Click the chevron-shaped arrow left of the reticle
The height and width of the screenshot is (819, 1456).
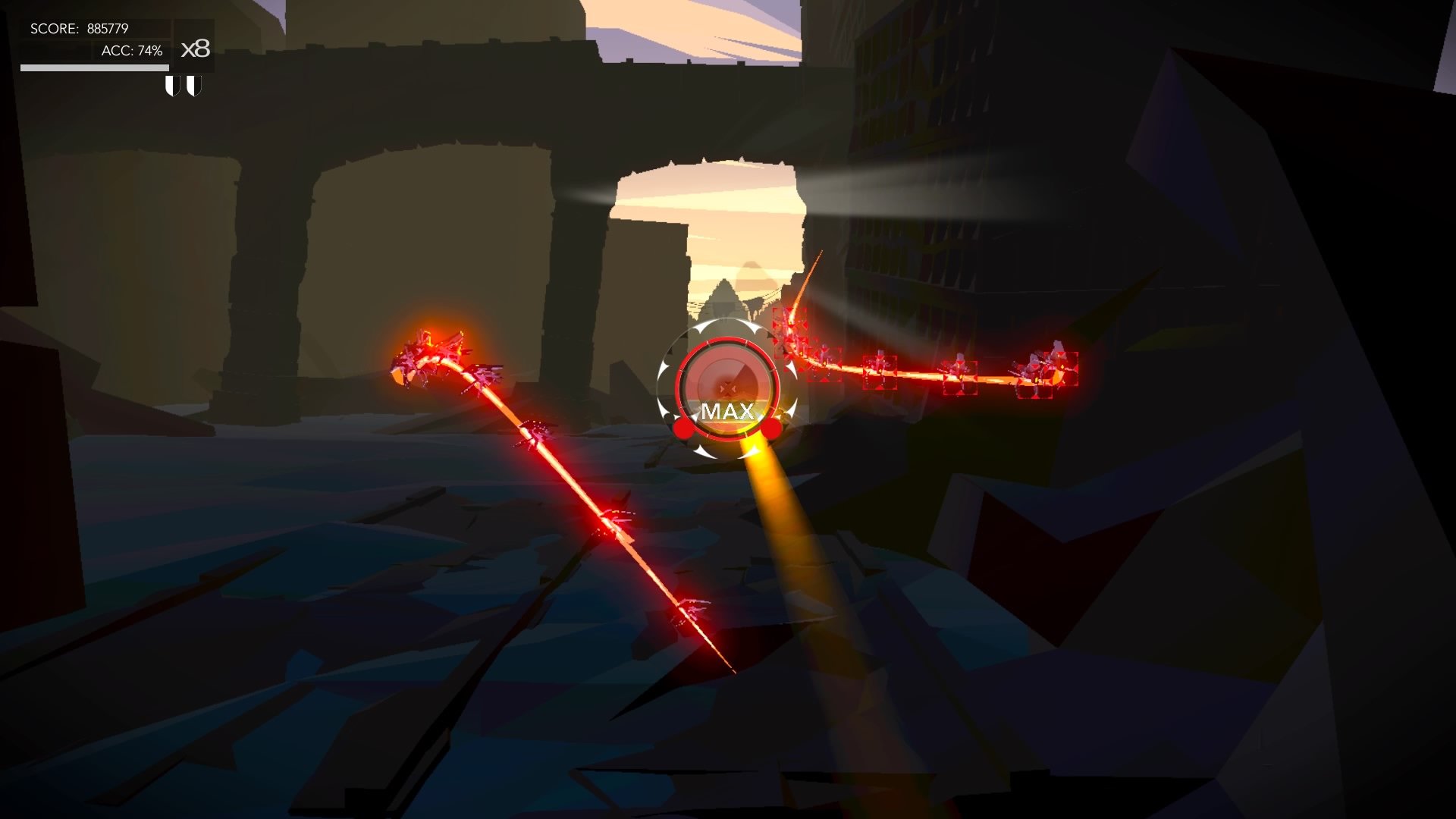tap(663, 370)
